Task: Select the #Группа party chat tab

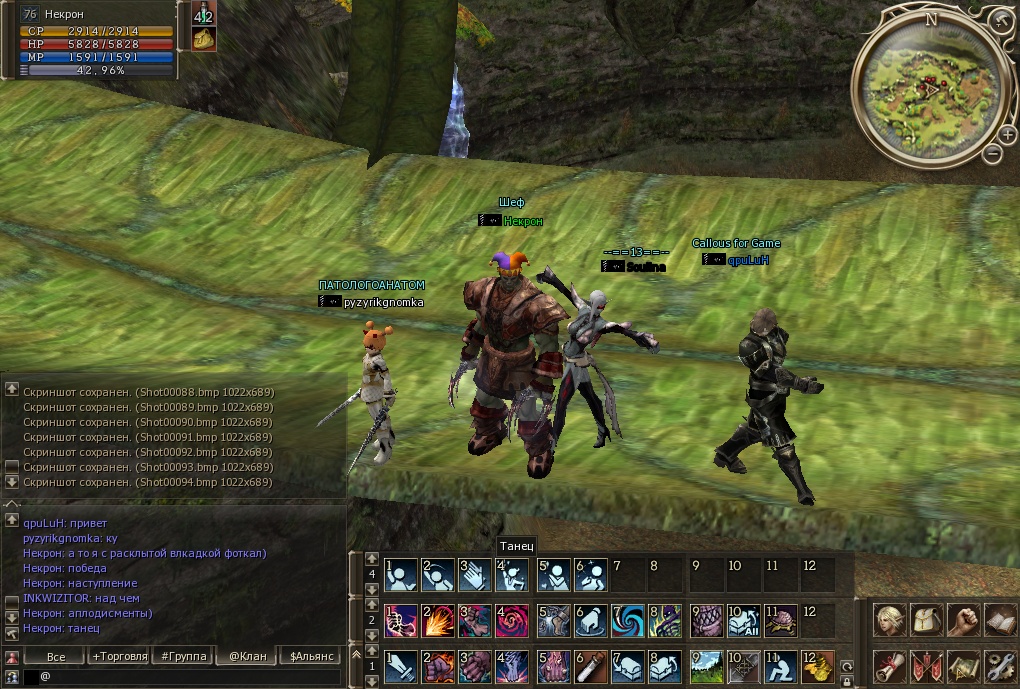Action: 181,657
